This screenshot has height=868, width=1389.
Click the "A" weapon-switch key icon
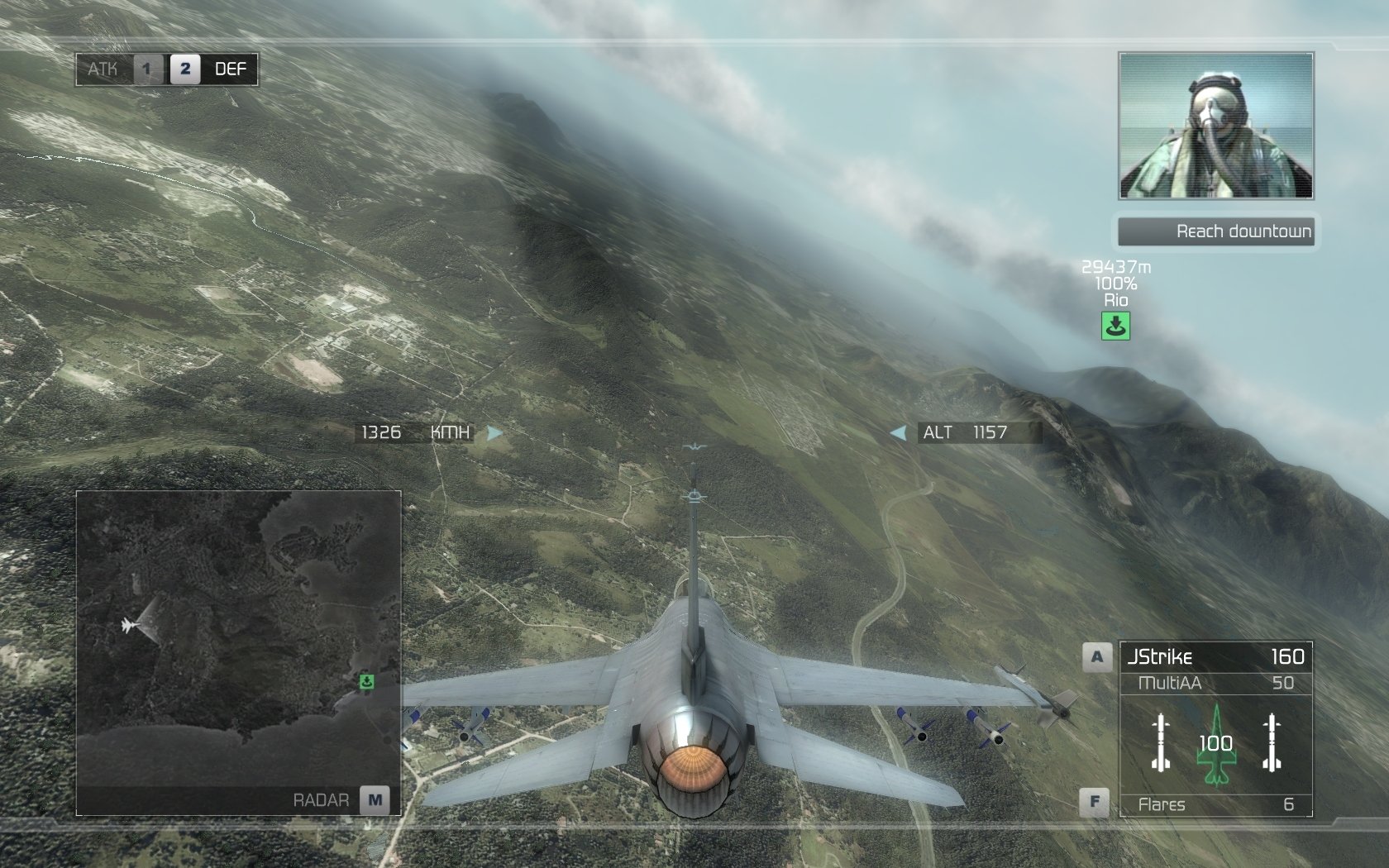pyautogui.click(x=1095, y=656)
